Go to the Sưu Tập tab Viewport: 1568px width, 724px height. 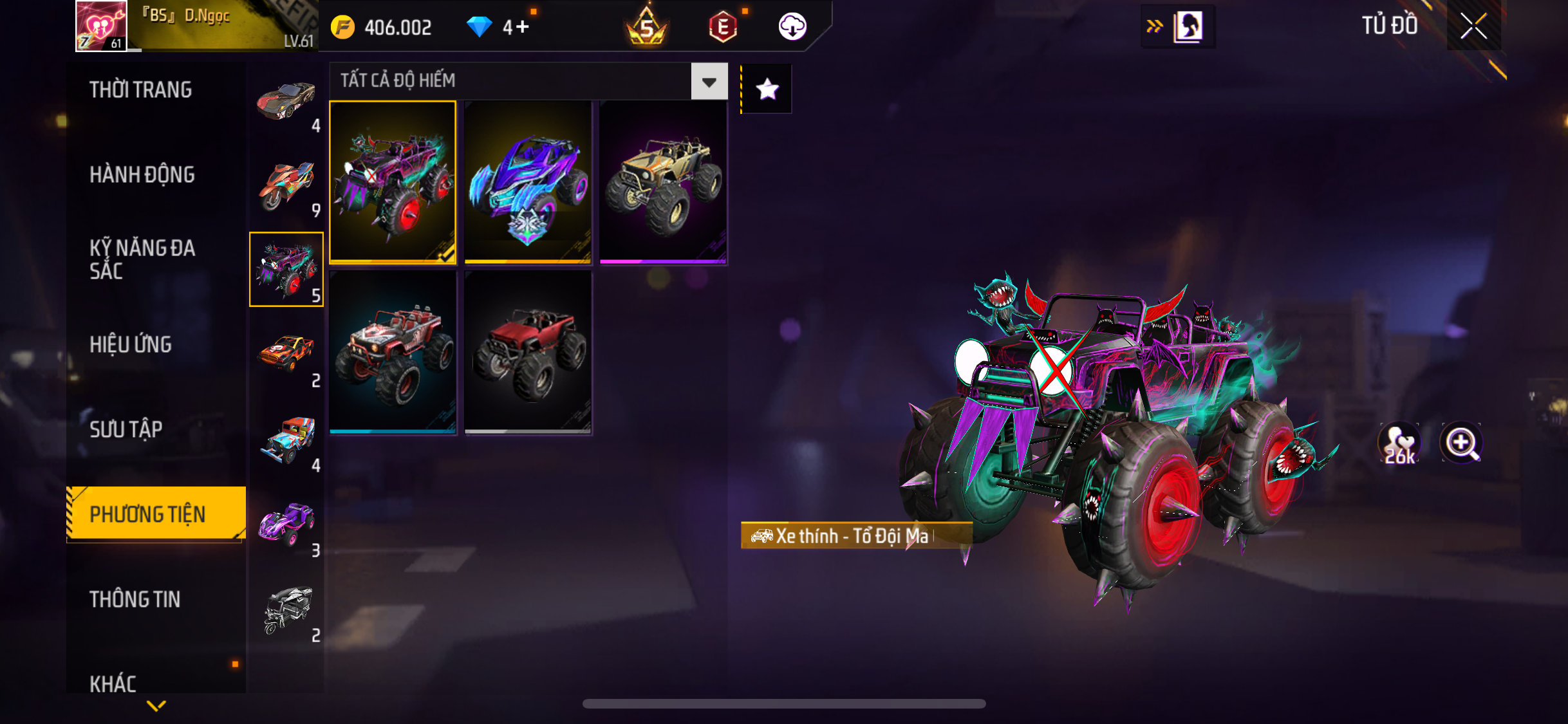pyautogui.click(x=126, y=430)
